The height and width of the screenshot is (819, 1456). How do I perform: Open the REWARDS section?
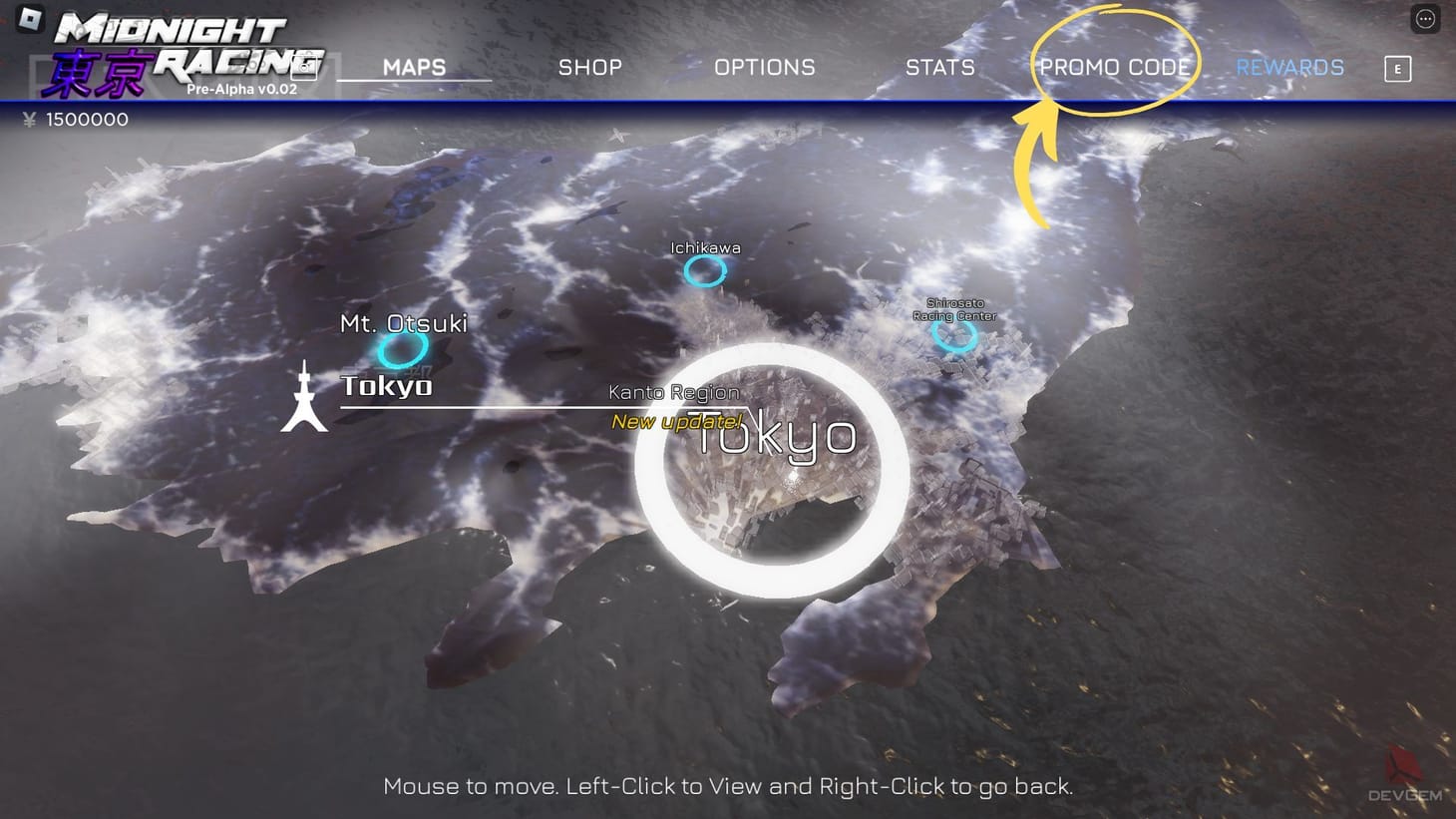(x=1289, y=67)
